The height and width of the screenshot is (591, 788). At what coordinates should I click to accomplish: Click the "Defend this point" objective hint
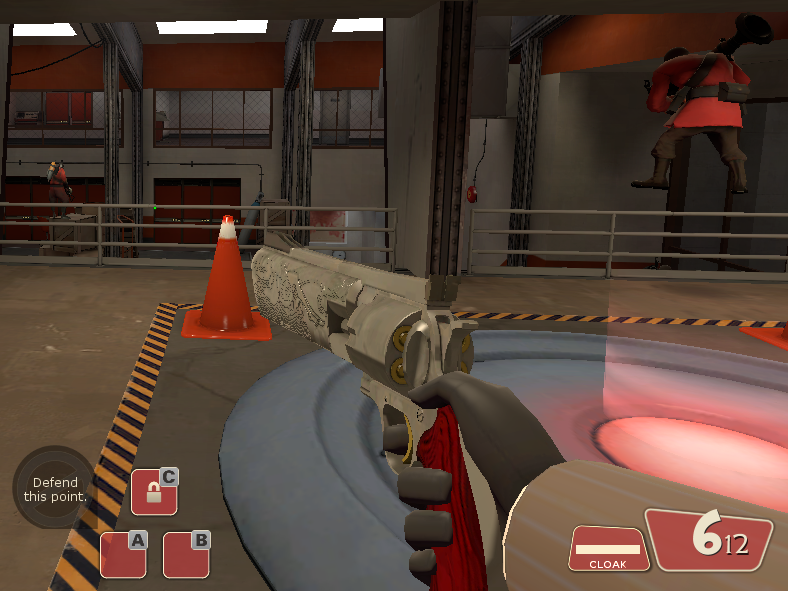click(55, 489)
